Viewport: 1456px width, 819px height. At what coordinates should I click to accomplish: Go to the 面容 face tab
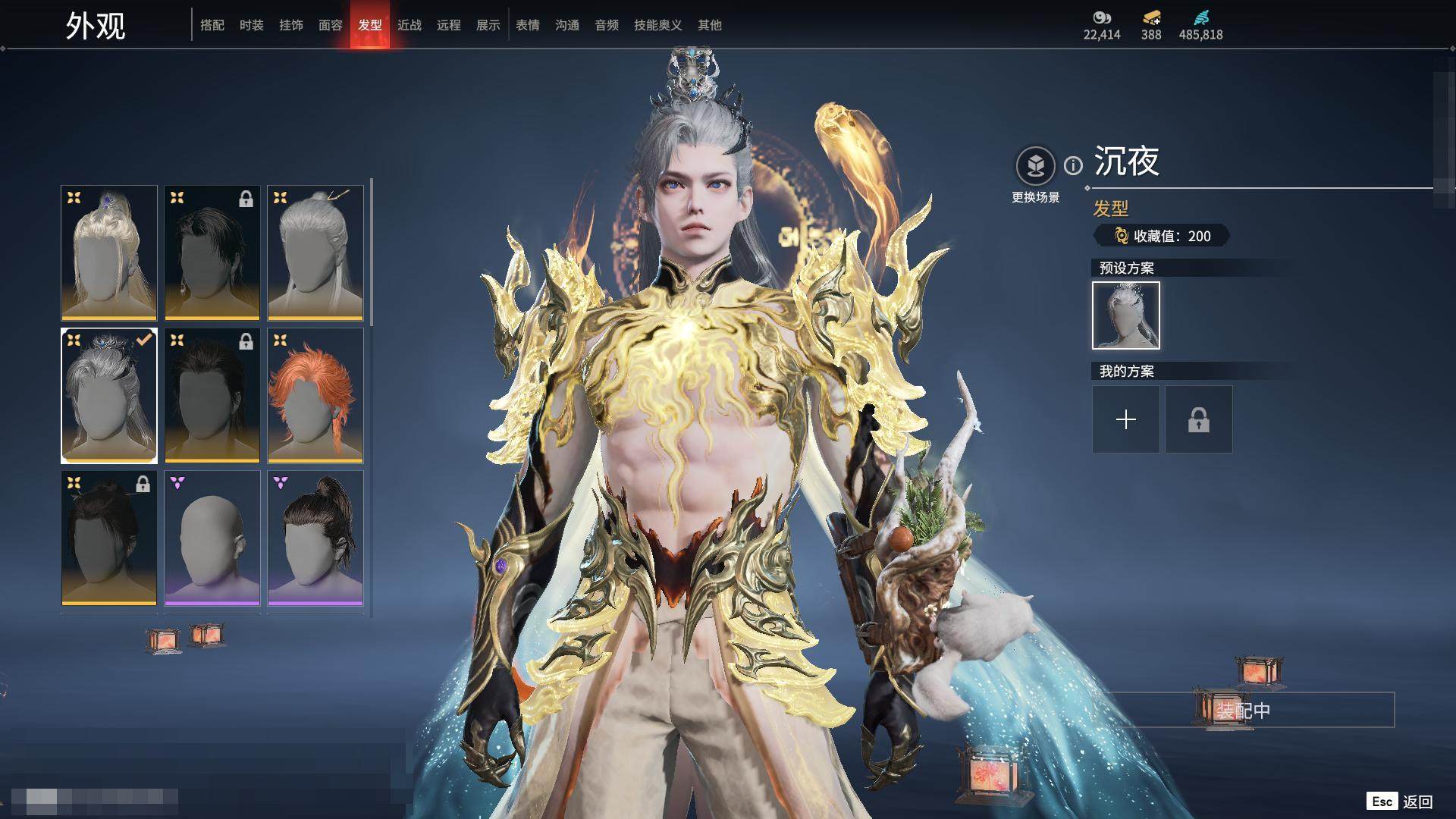[x=331, y=25]
